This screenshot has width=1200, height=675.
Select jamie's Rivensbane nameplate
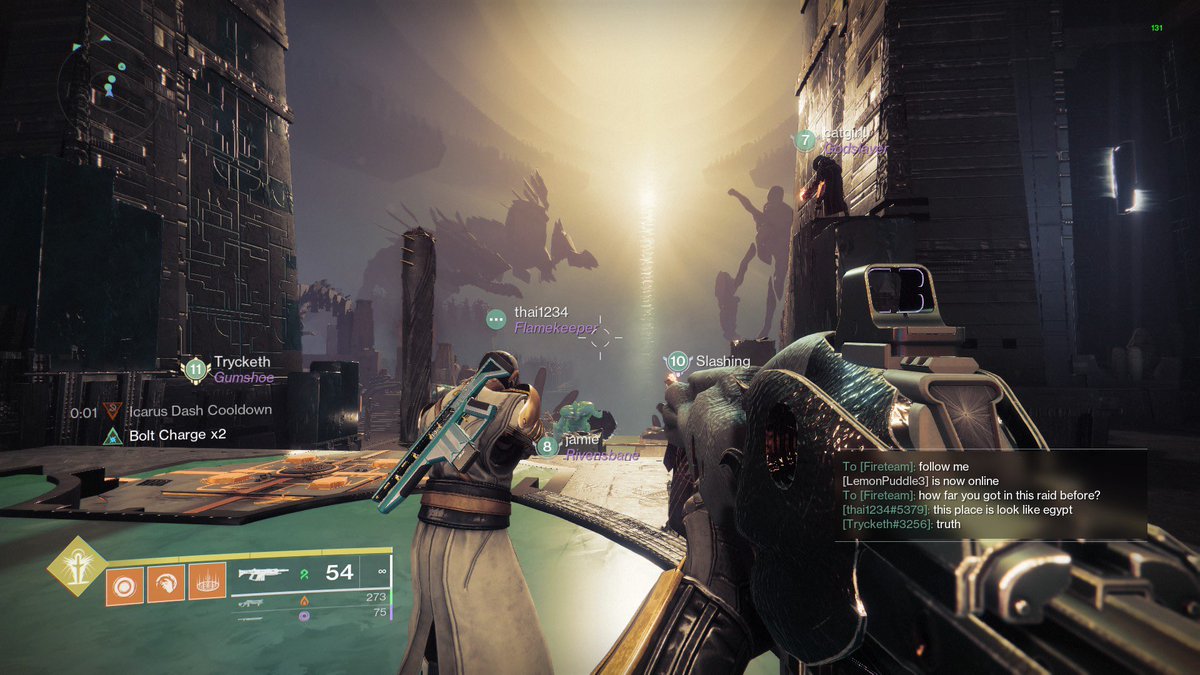[547, 447]
